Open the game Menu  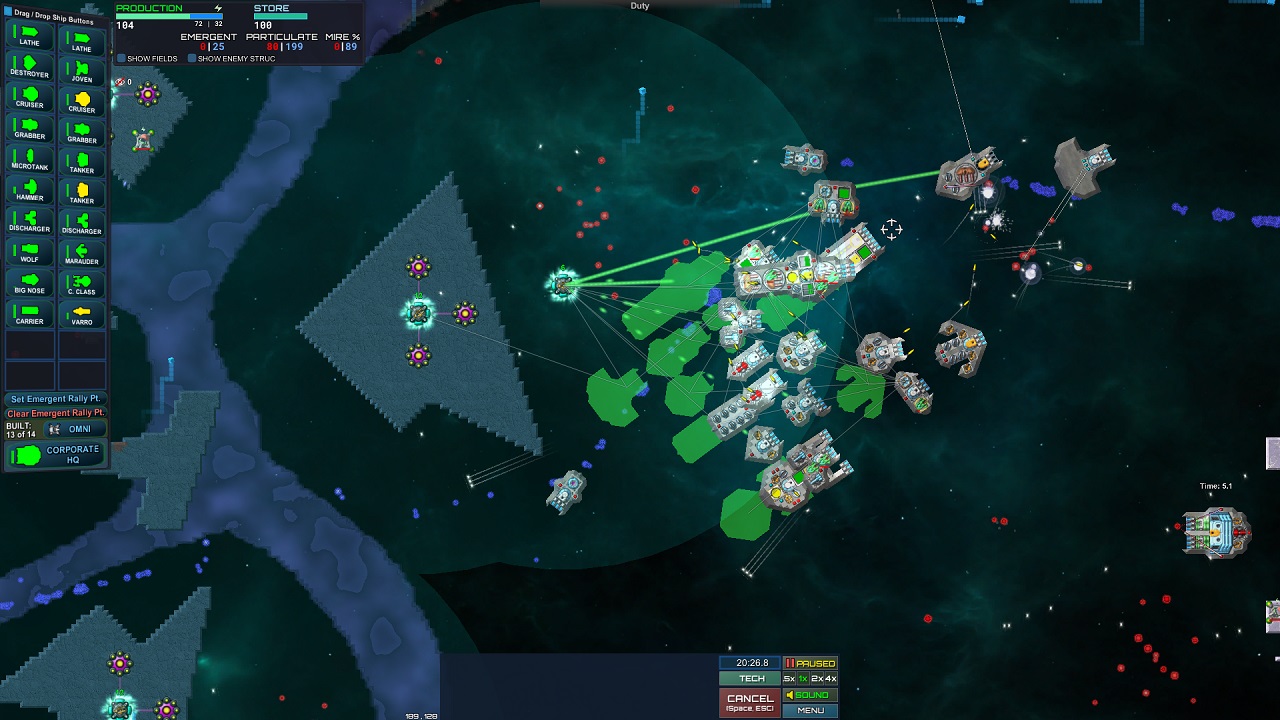[x=810, y=710]
